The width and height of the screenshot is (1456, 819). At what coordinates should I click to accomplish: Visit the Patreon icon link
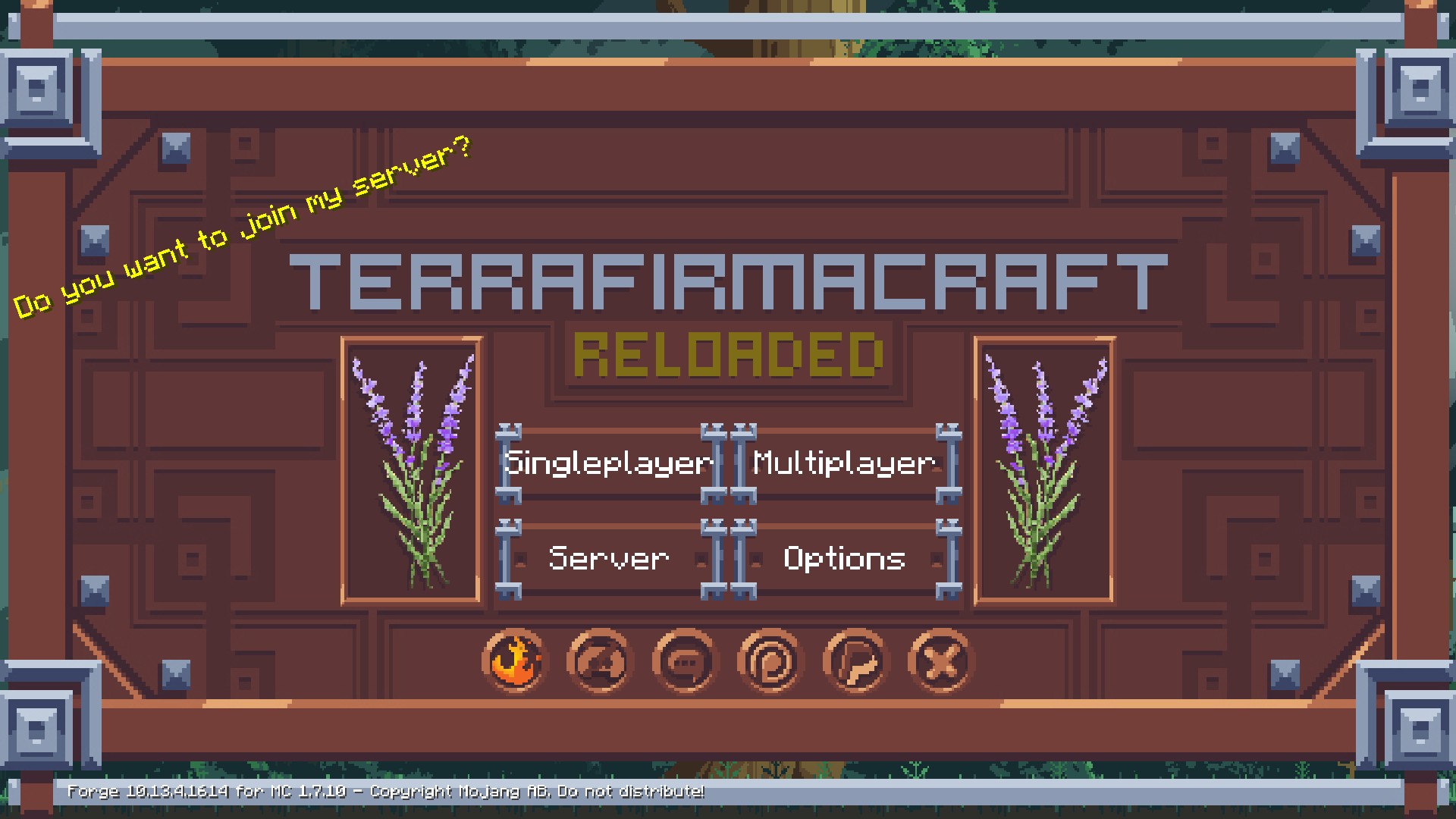pos(770,661)
